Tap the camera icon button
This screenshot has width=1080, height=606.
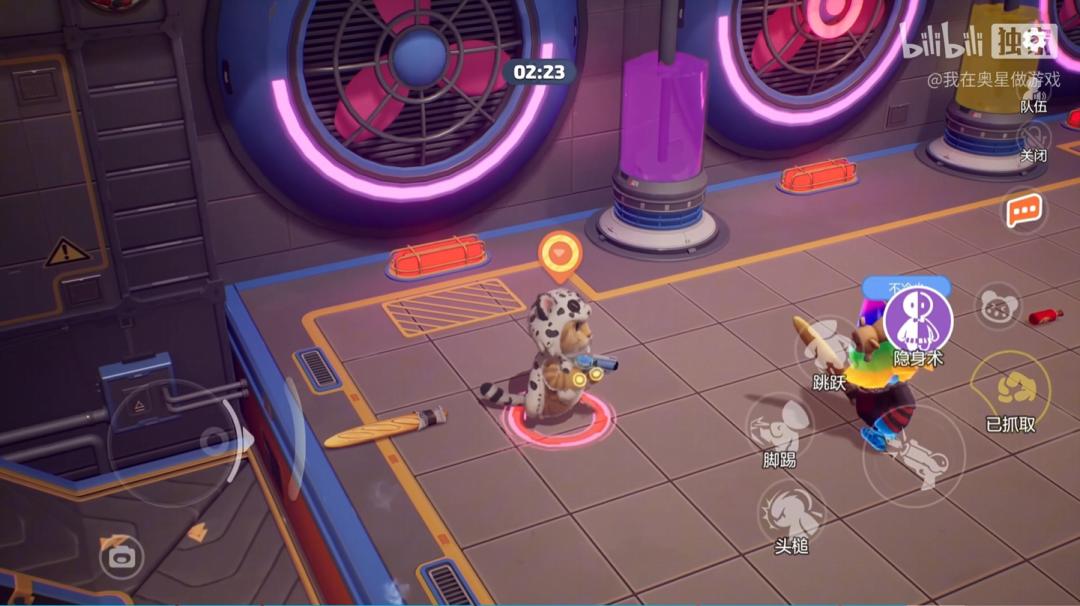pyautogui.click(x=121, y=556)
